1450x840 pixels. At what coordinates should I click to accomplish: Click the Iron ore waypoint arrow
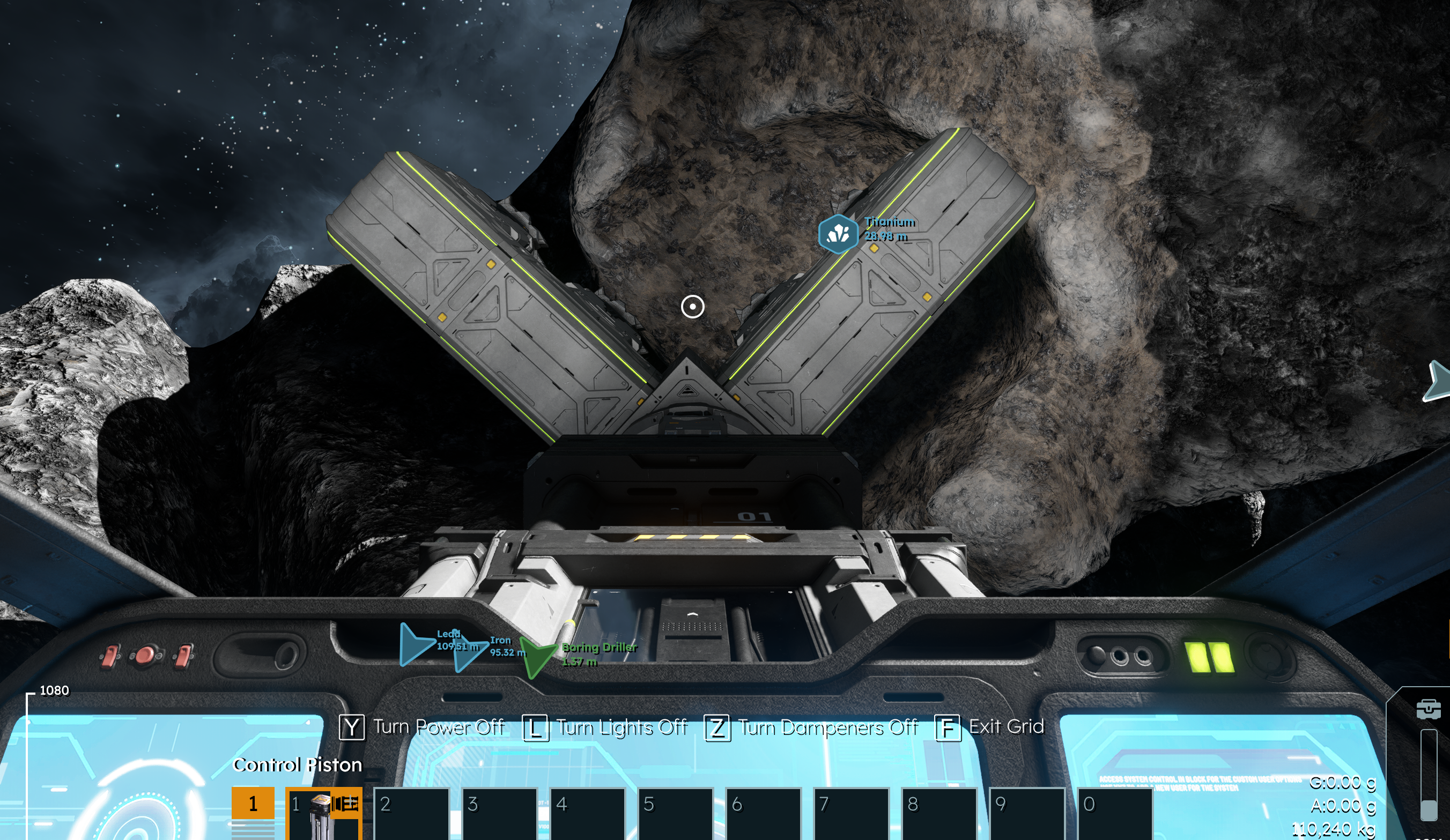coord(469,653)
